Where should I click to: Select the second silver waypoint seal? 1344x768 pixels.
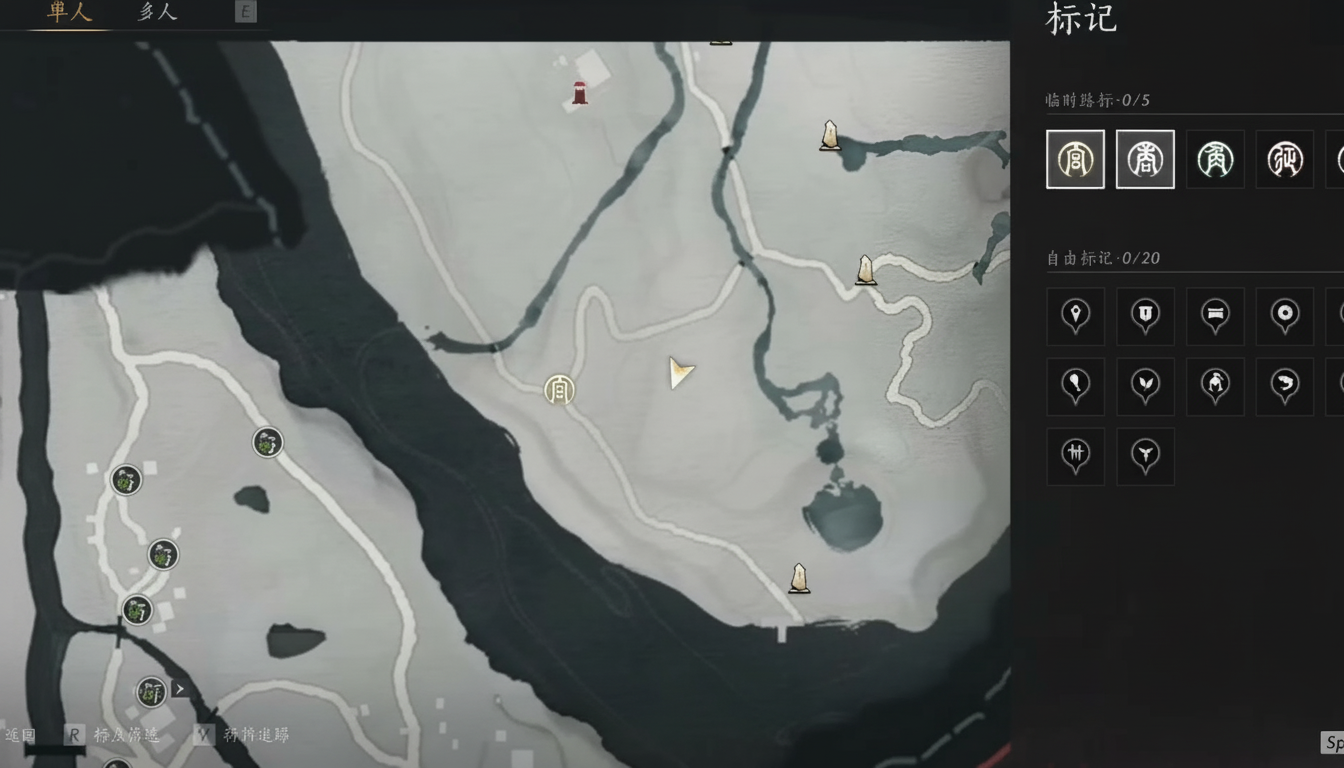(1145, 158)
